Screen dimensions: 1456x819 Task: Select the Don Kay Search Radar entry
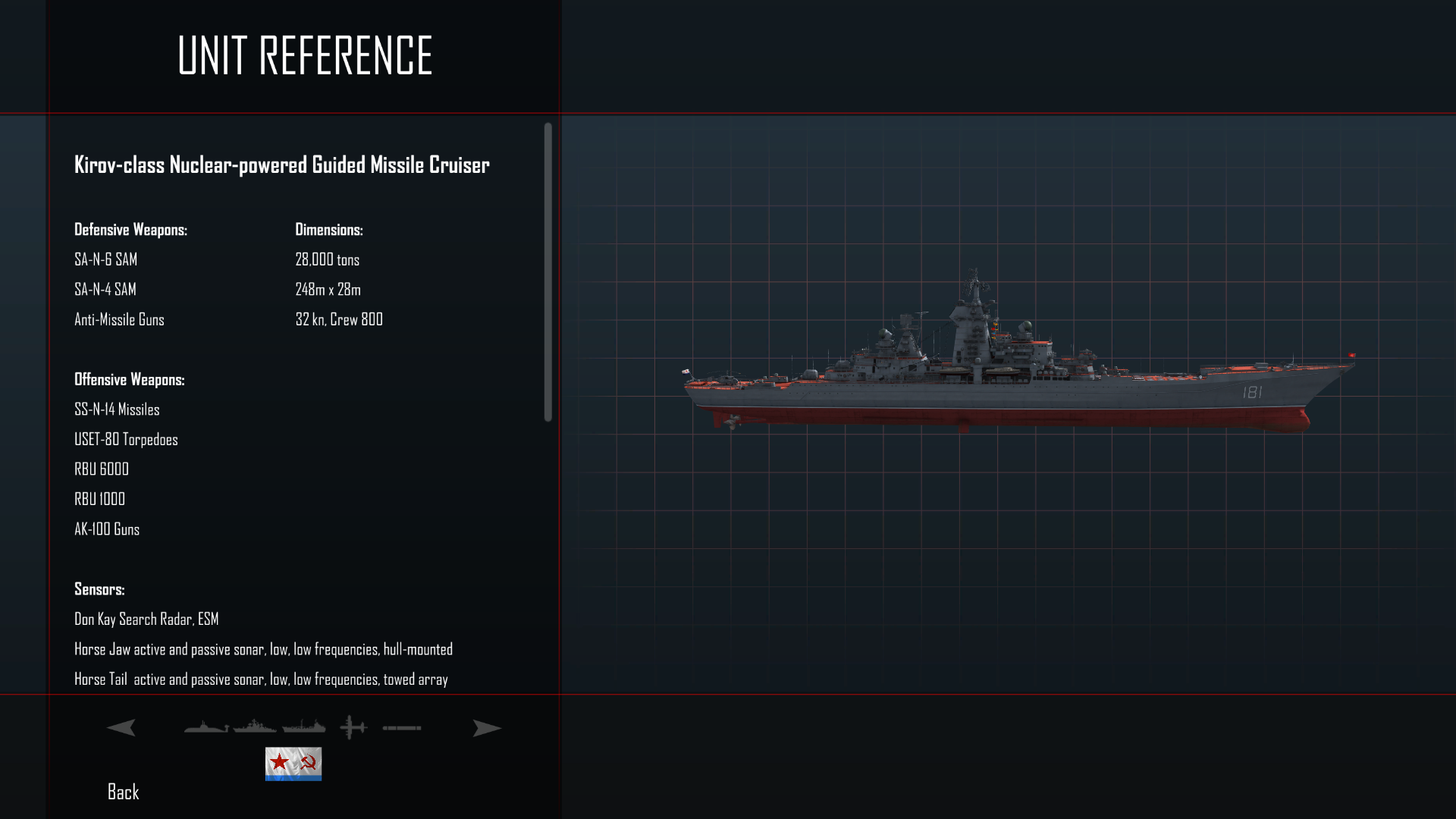click(x=146, y=619)
